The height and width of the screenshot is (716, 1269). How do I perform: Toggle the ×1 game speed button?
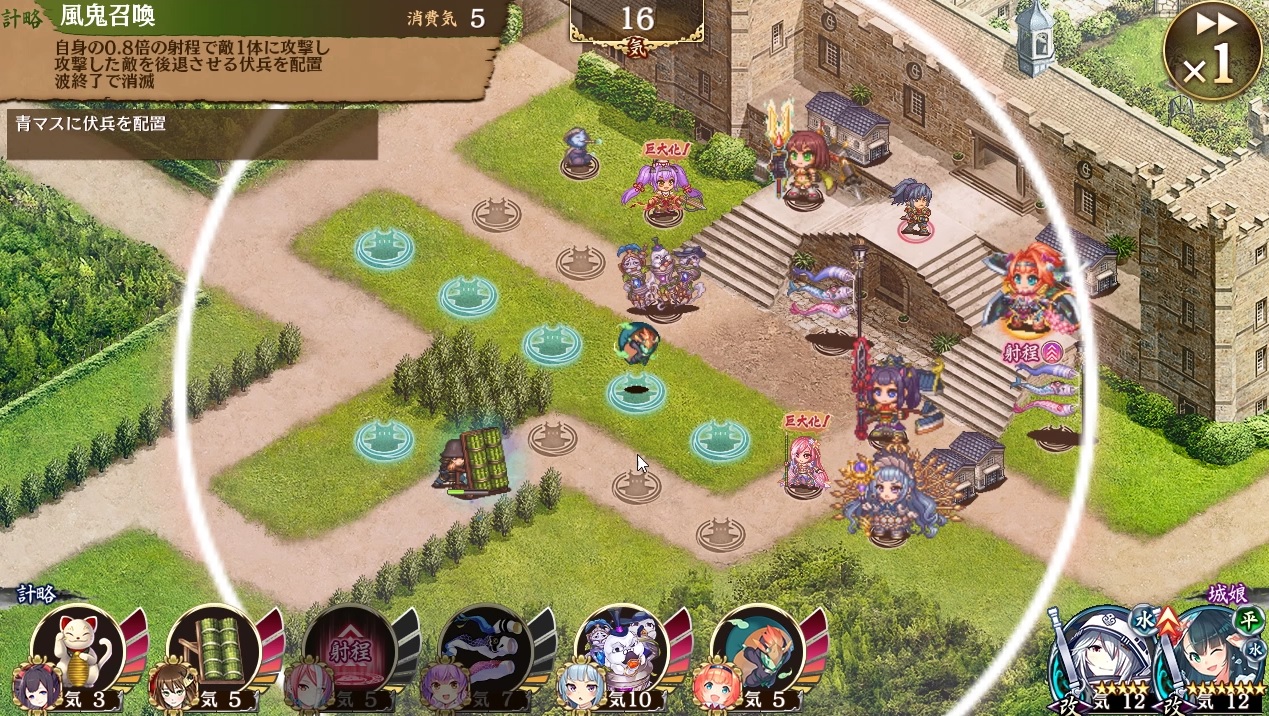point(1212,51)
